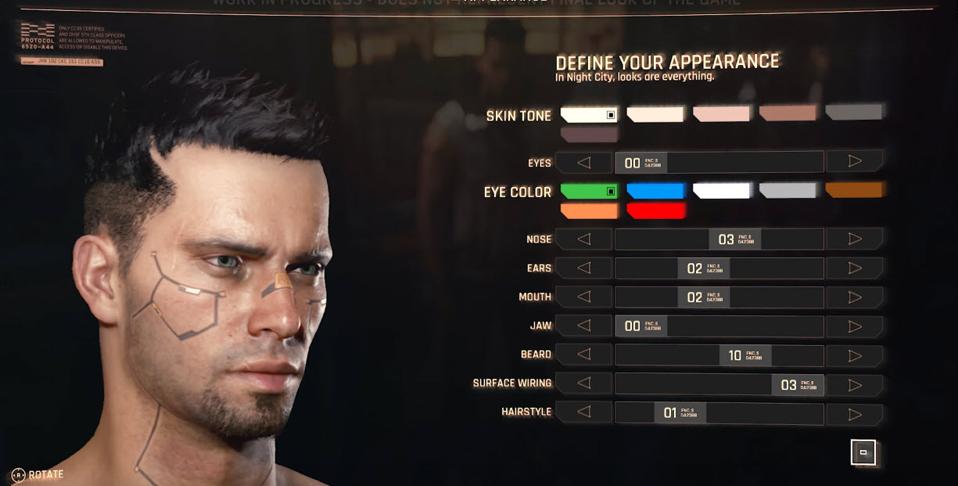Screen dimensions: 958x486
Task: Step Surface Wiring back one option
Action: coord(584,384)
